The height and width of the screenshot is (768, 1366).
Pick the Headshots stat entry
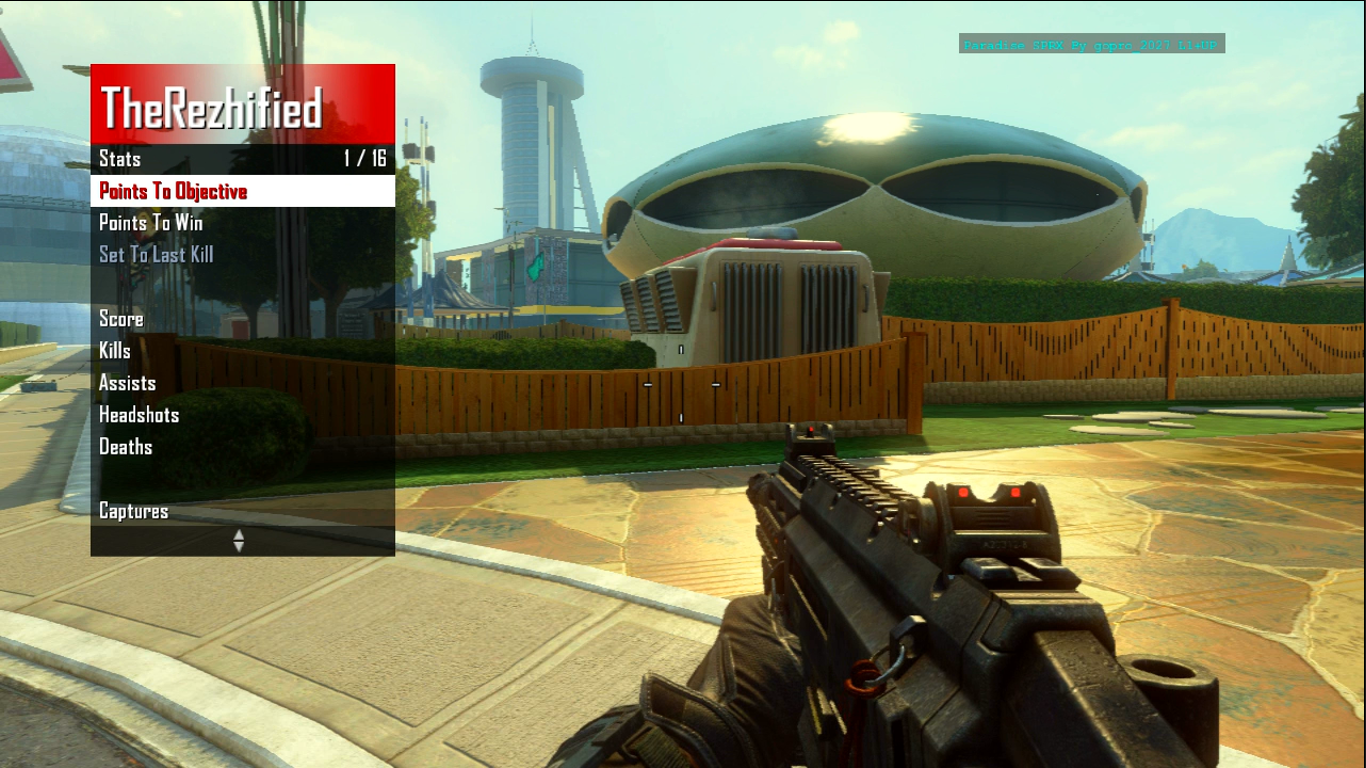pos(139,415)
